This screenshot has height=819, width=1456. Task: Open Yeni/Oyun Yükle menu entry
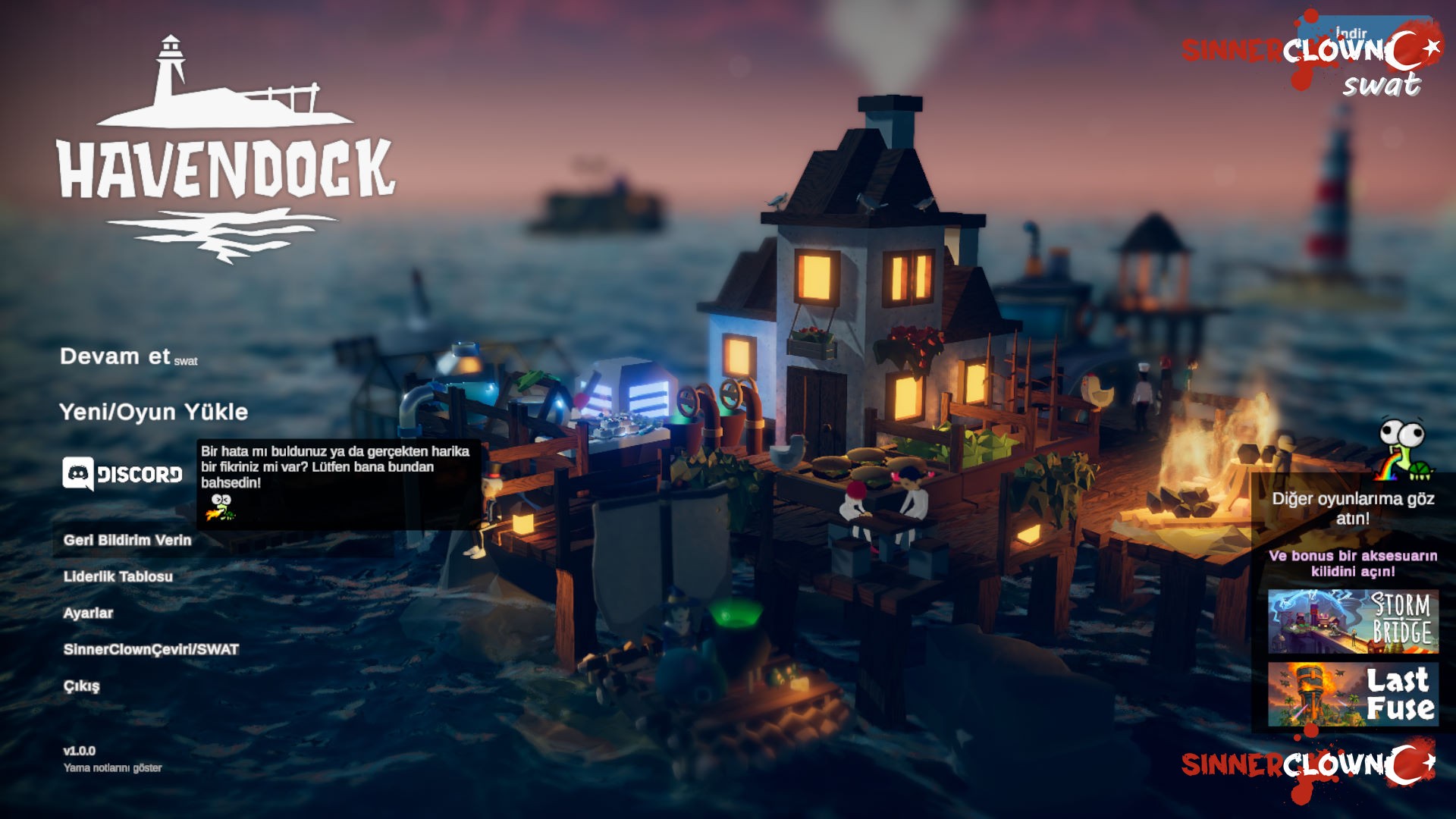pos(140,413)
